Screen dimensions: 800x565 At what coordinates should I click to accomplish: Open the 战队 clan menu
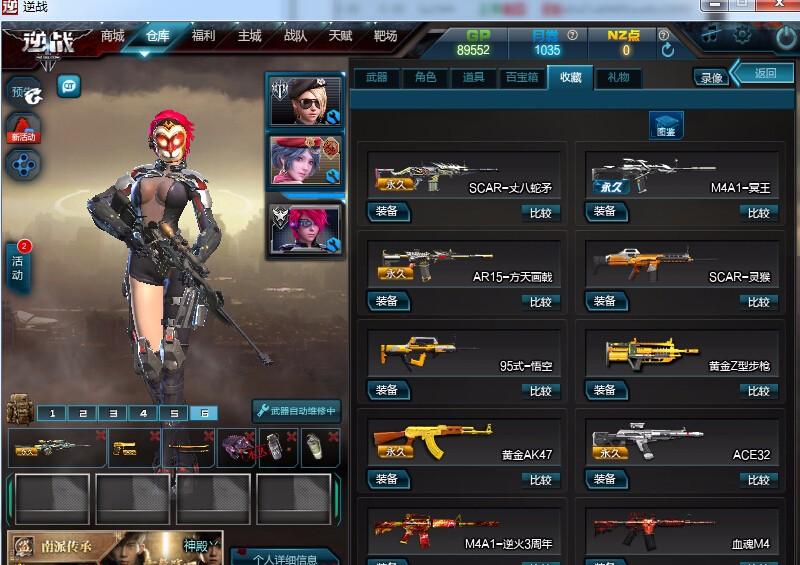(295, 36)
